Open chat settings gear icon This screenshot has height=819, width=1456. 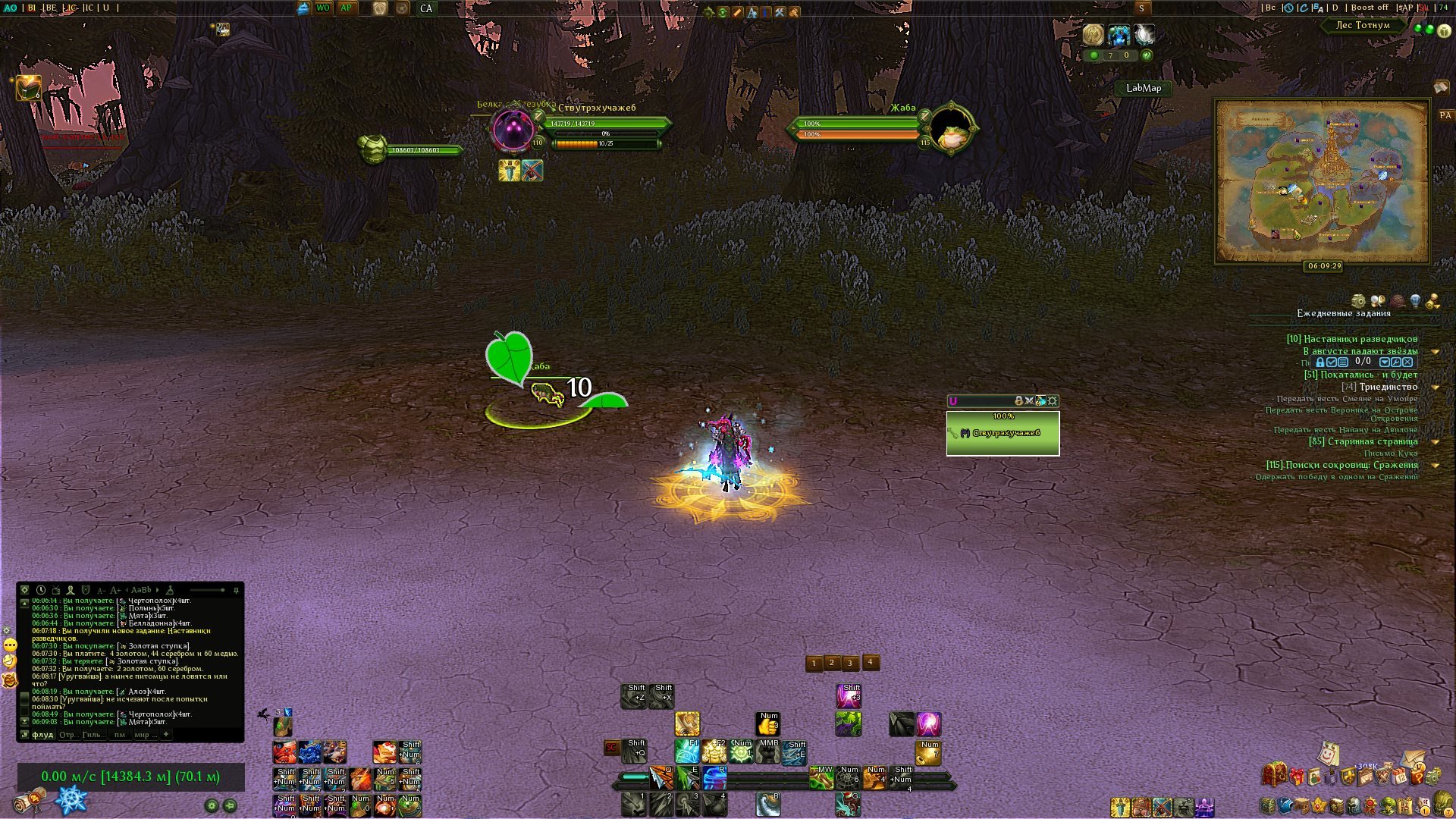click(24, 590)
